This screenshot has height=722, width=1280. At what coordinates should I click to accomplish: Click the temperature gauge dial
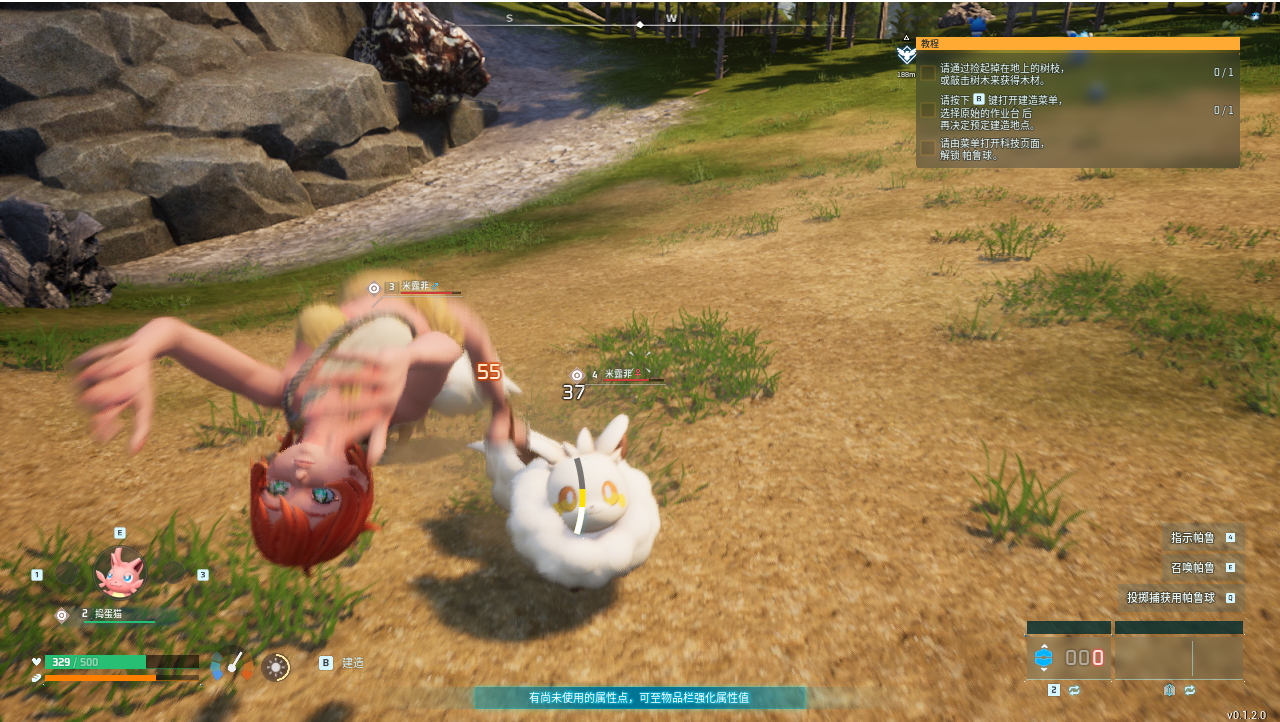pyautogui.click(x=232, y=664)
